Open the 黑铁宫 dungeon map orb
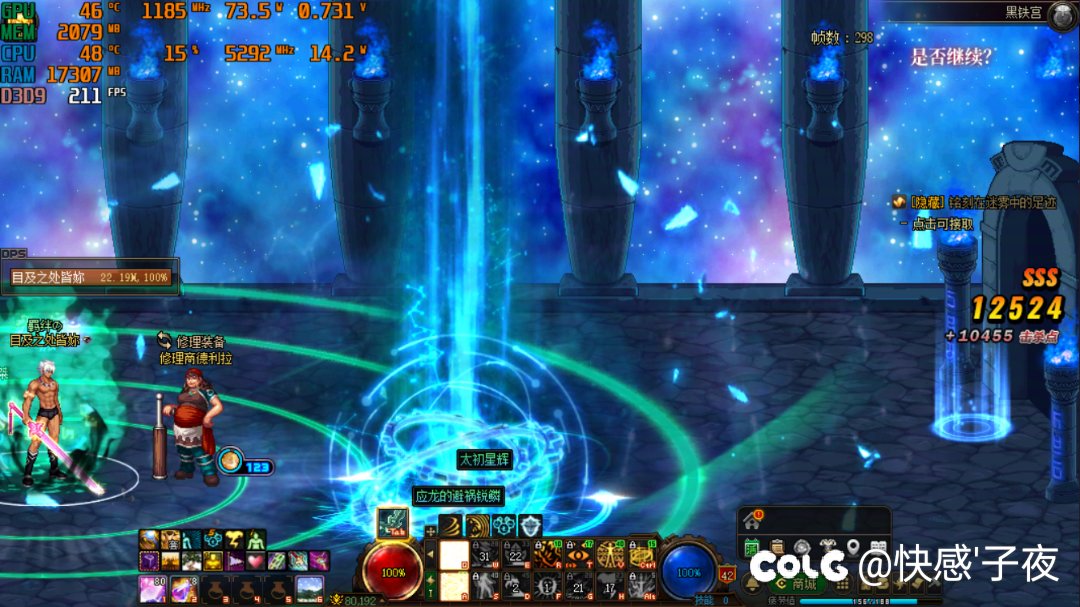This screenshot has height=607, width=1080. coord(1061,14)
